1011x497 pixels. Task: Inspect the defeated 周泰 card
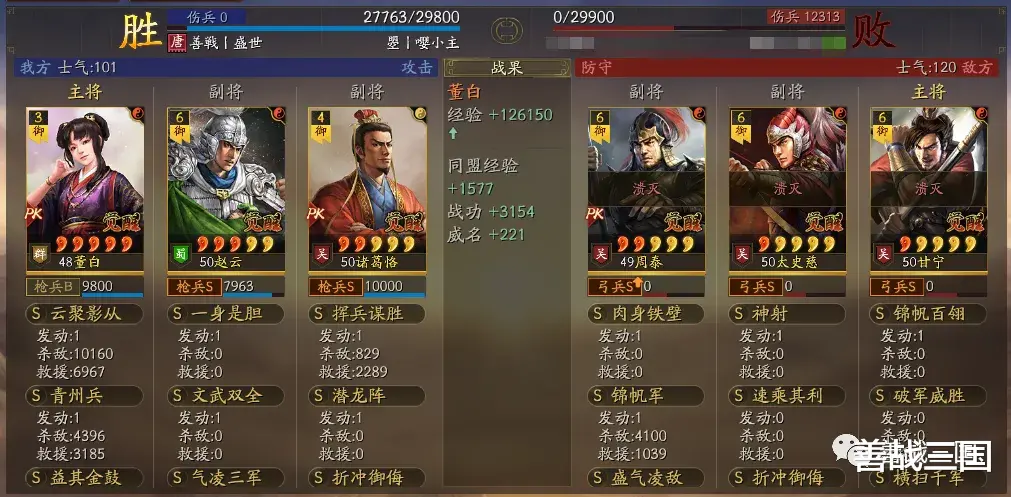646,190
